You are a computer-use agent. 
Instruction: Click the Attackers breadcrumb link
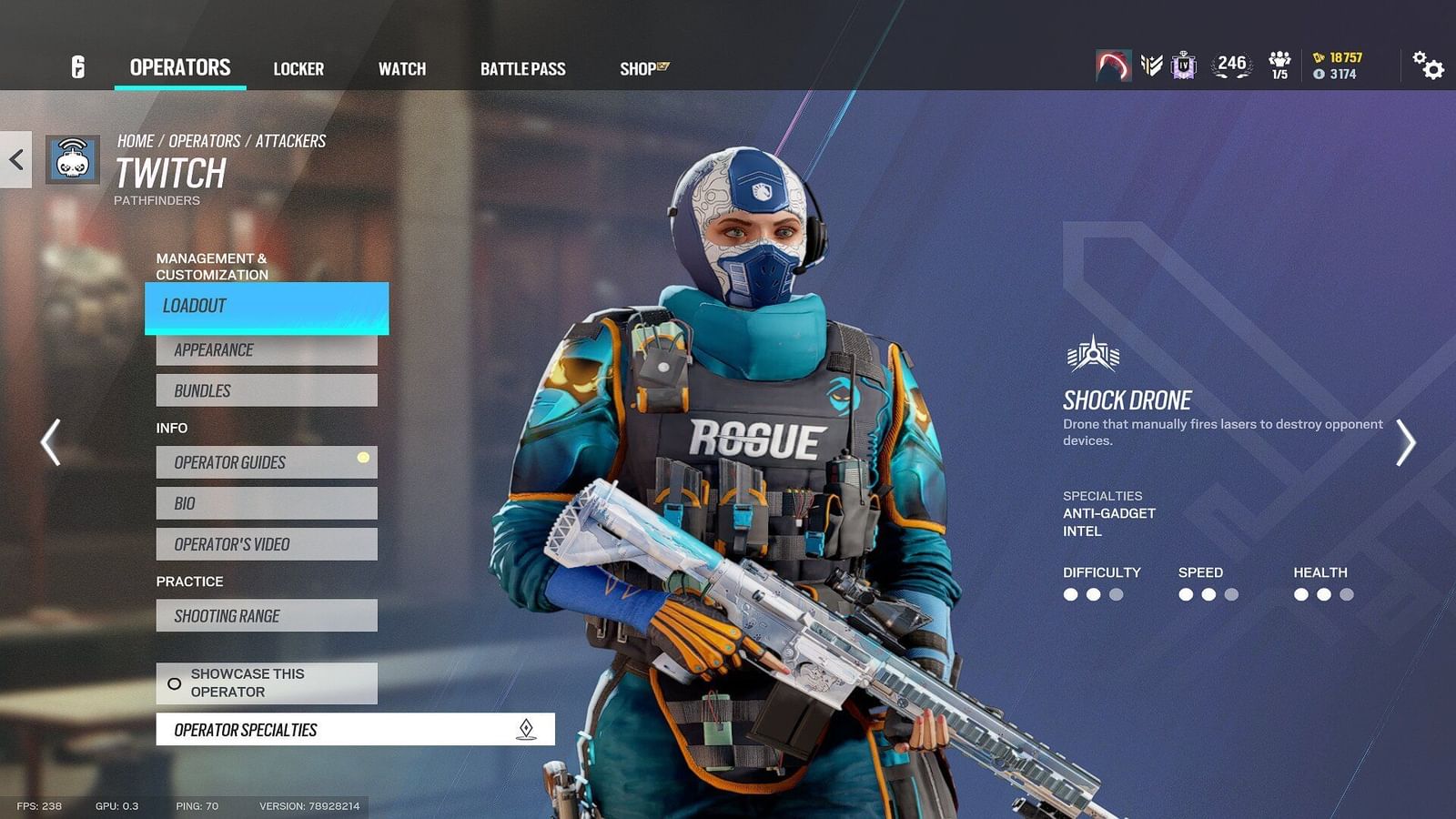(292, 140)
